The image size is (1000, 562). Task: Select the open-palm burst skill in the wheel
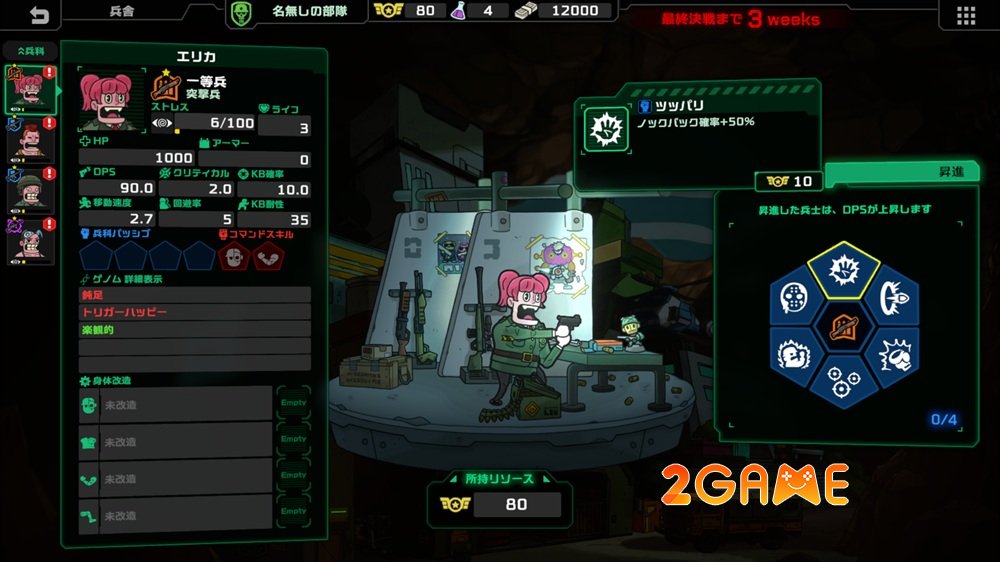tap(842, 271)
